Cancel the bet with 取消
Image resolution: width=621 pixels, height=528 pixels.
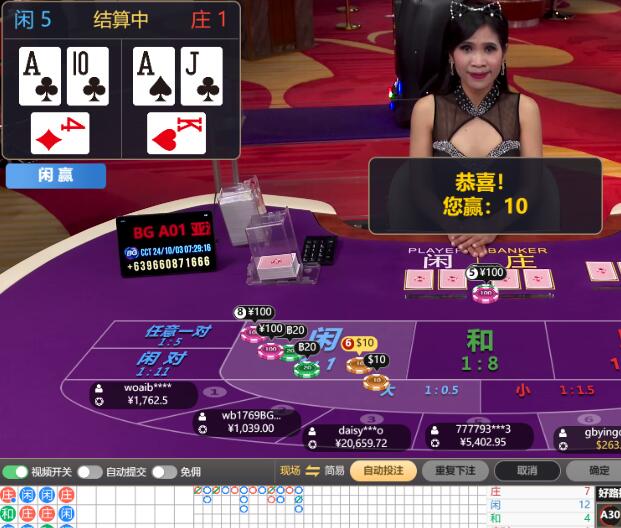pos(527,470)
